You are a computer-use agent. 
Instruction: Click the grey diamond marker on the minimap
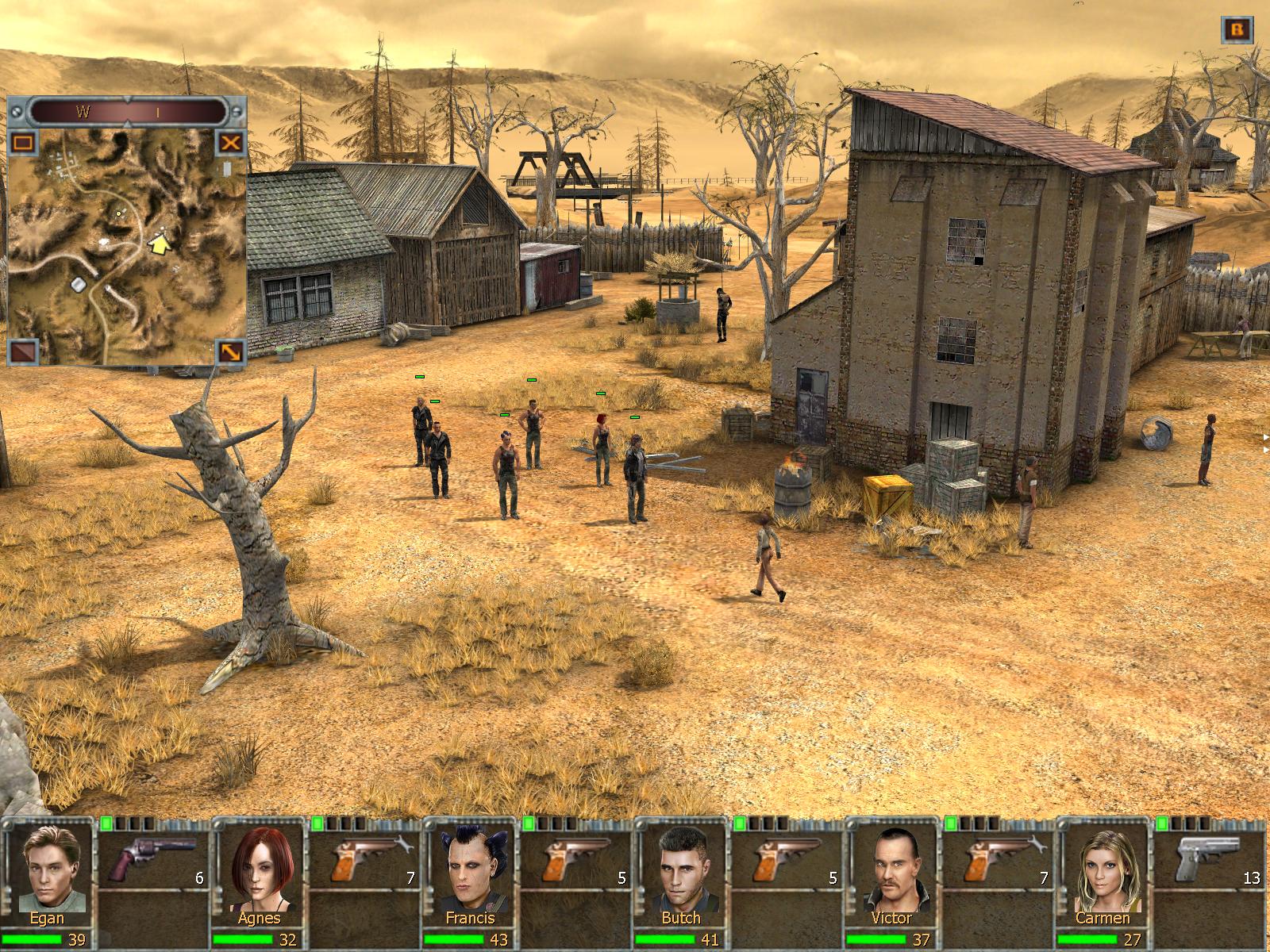click(x=79, y=284)
